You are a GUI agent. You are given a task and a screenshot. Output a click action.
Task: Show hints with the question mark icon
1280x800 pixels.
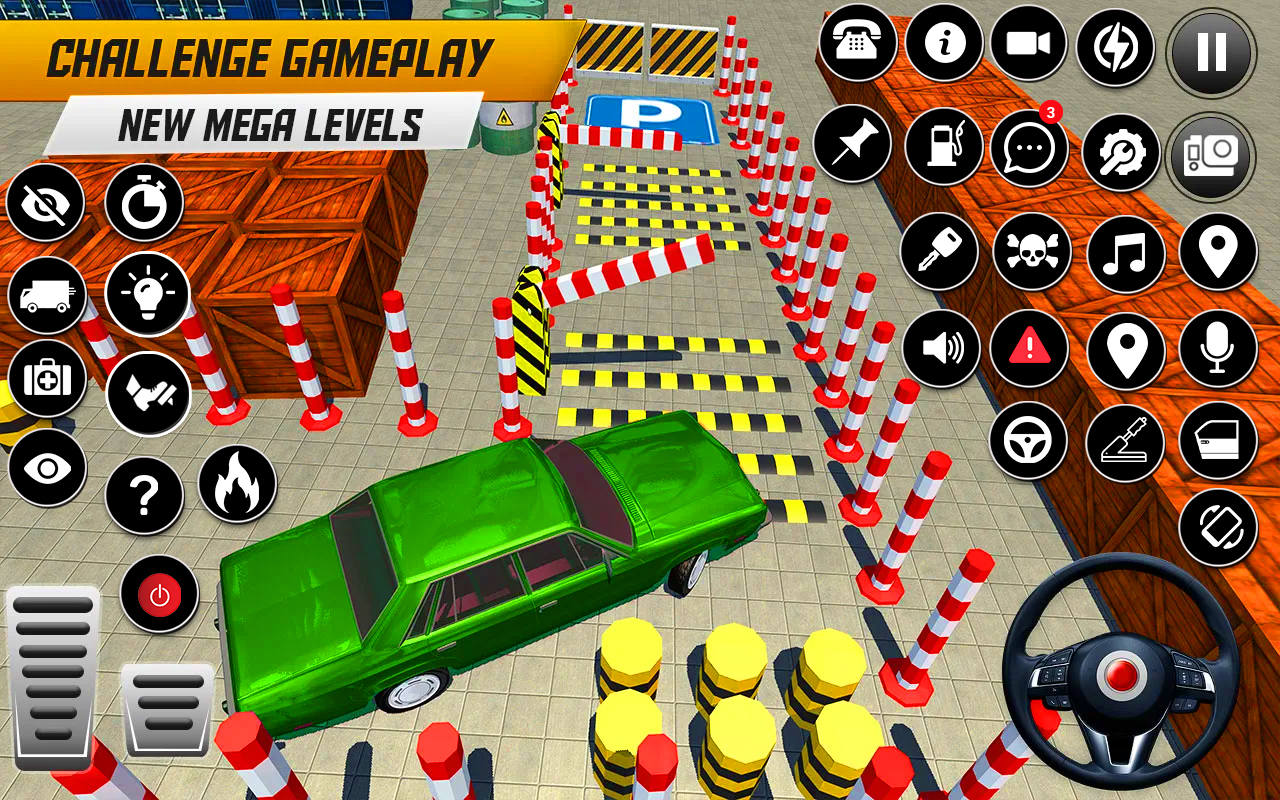click(144, 496)
